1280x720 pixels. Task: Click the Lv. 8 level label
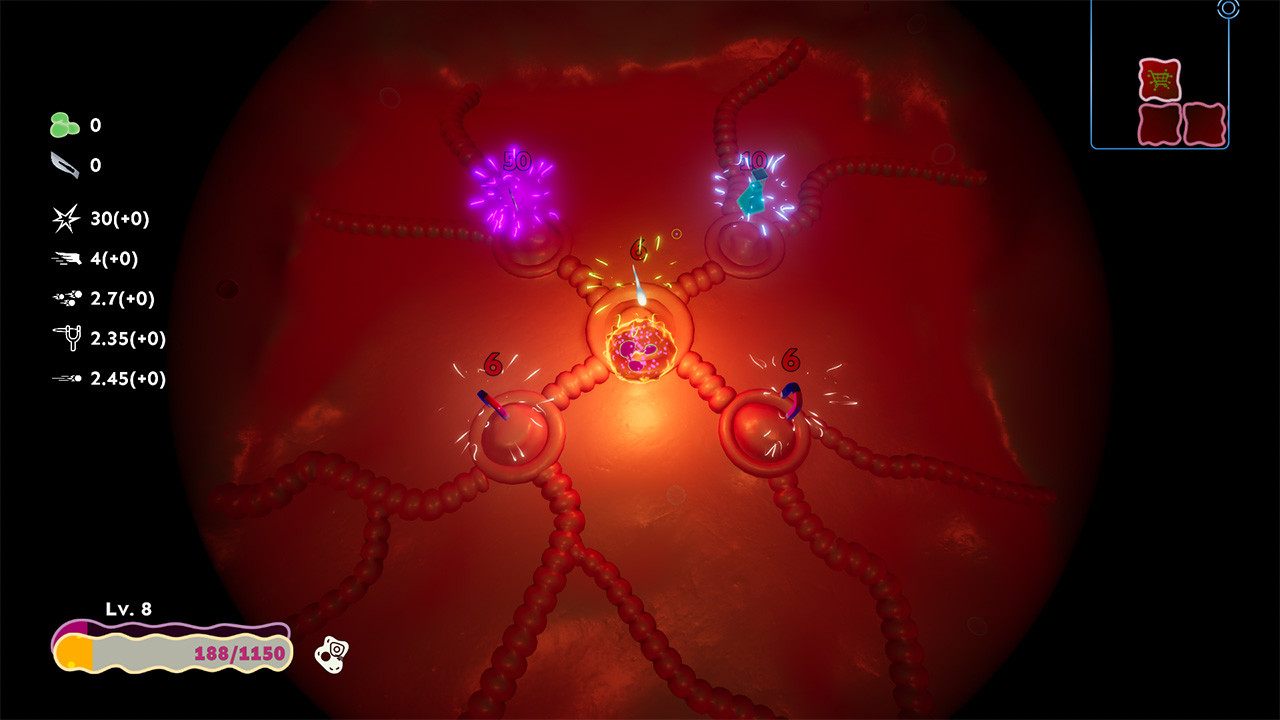128,610
